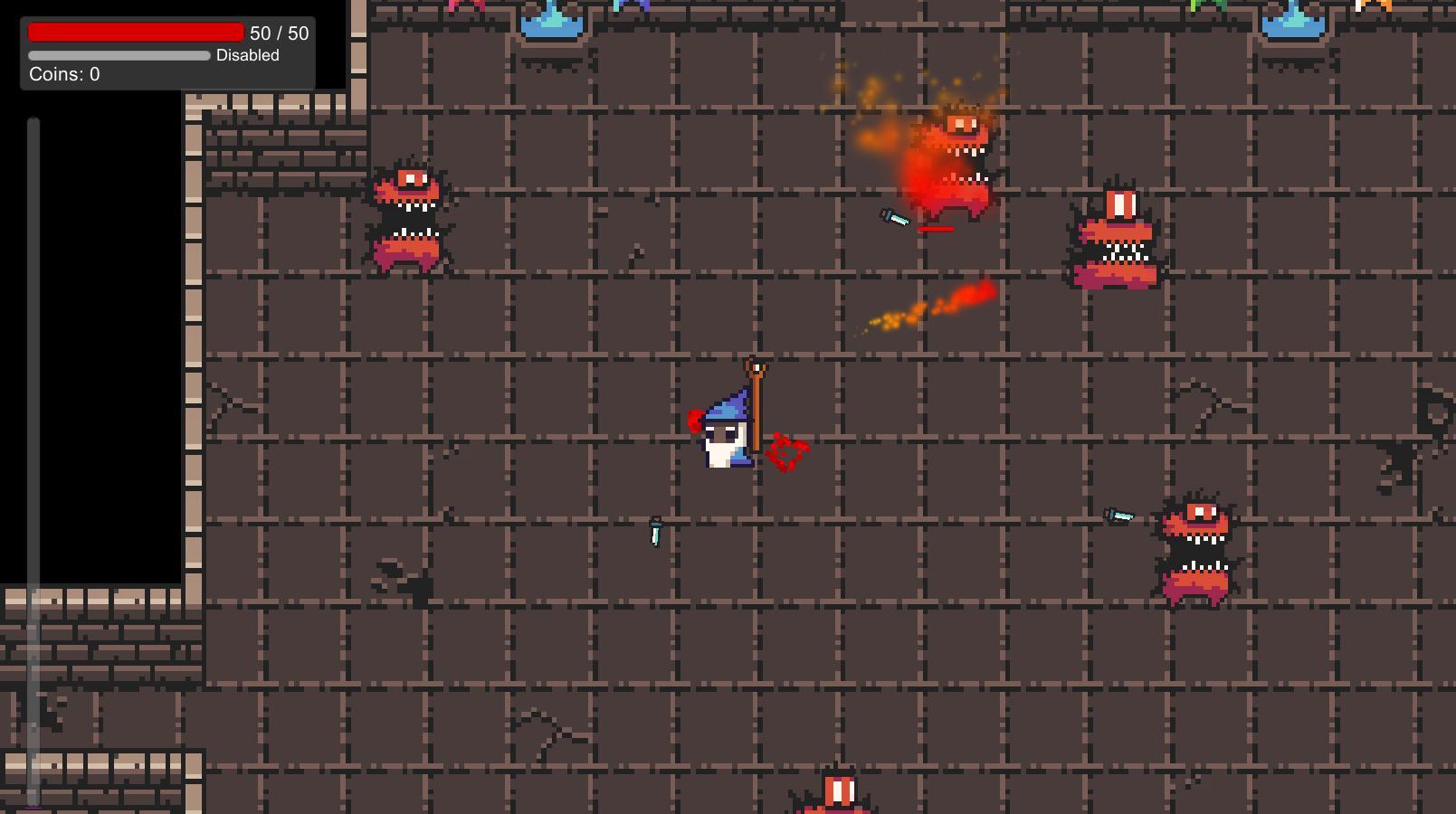Image resolution: width=1456 pixels, height=814 pixels.
Task: Click the sword beside the burning monster
Action: click(x=892, y=220)
